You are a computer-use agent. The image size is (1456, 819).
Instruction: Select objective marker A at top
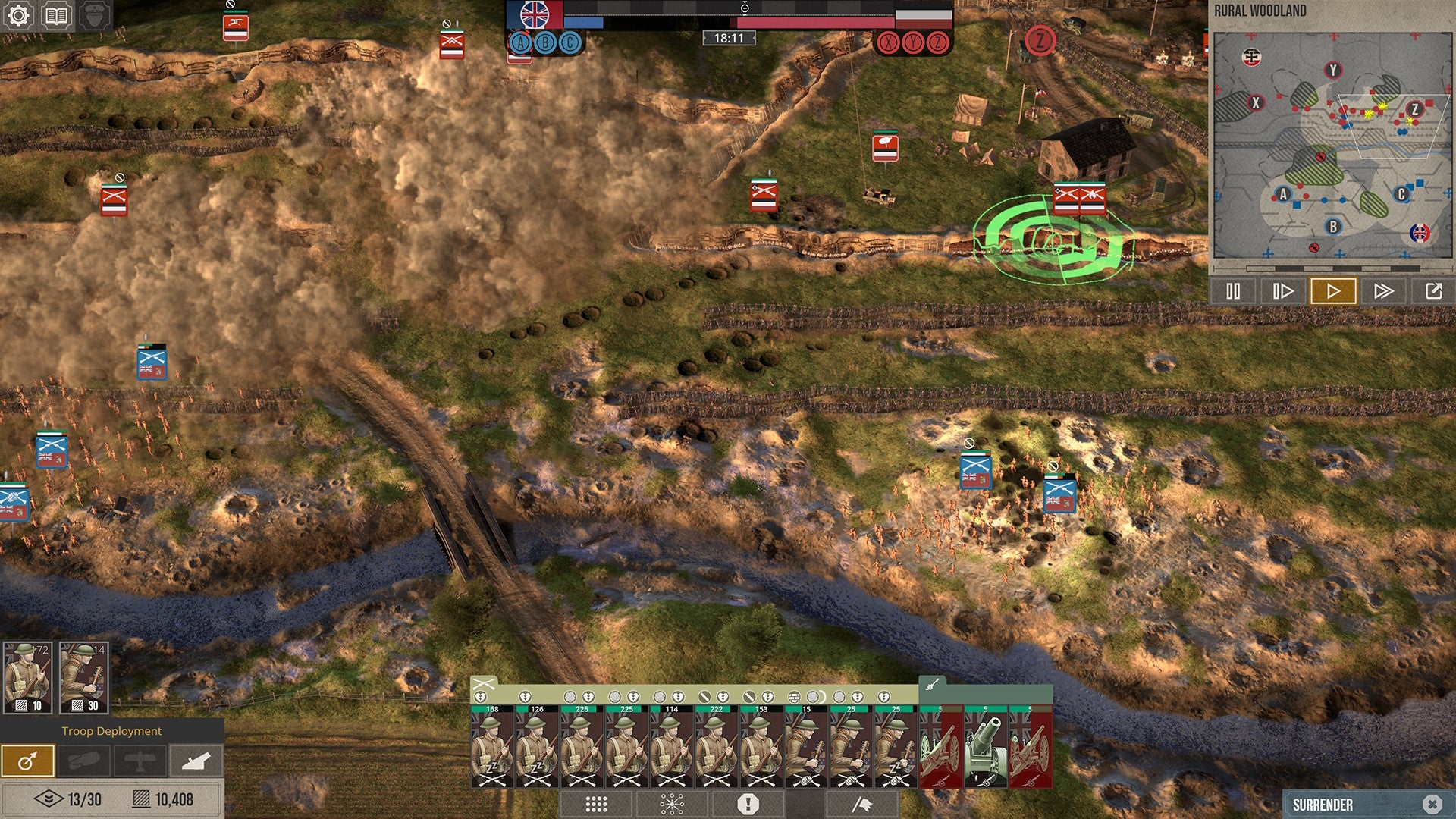pyautogui.click(x=519, y=44)
